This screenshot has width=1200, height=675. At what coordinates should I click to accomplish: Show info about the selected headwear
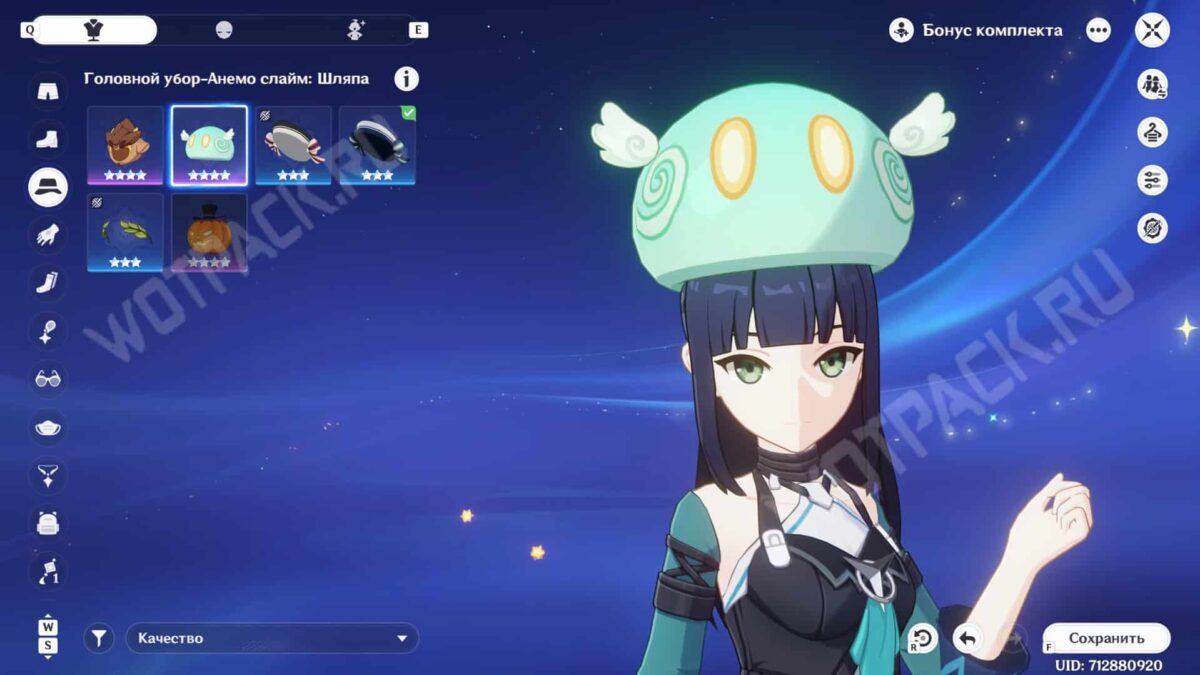(407, 79)
